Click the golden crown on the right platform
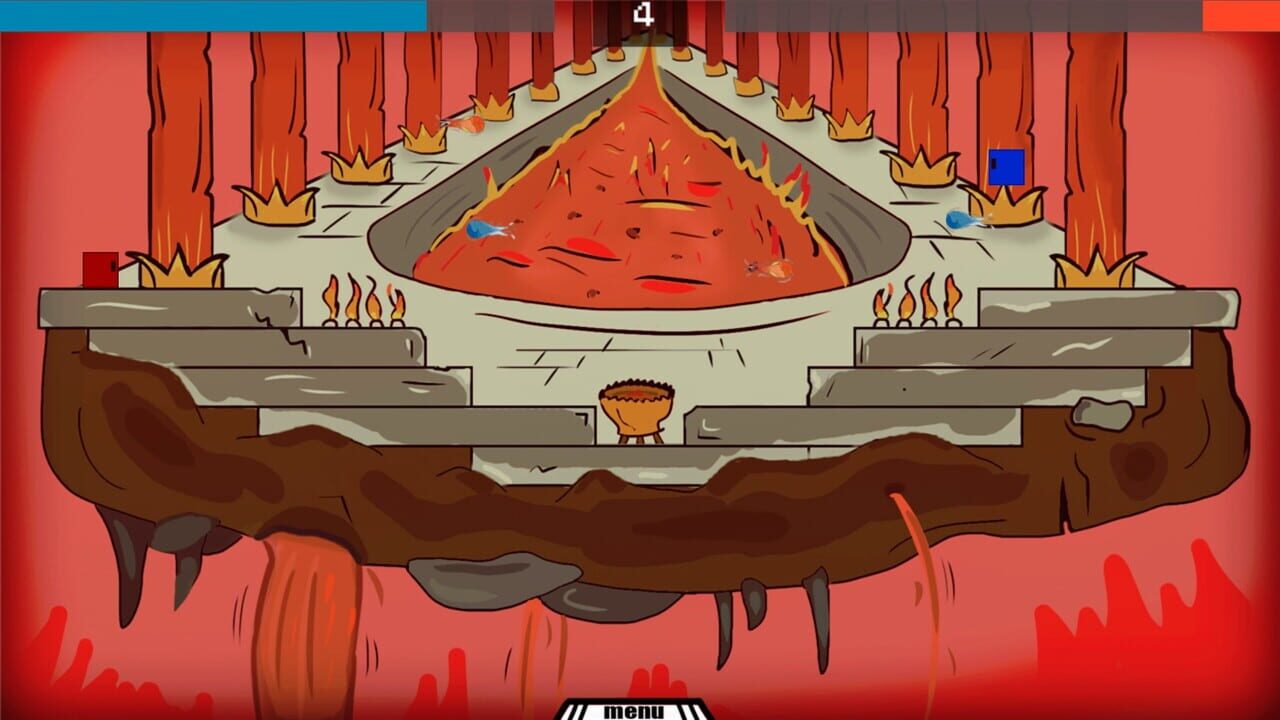The width and height of the screenshot is (1280, 720). (1092, 268)
